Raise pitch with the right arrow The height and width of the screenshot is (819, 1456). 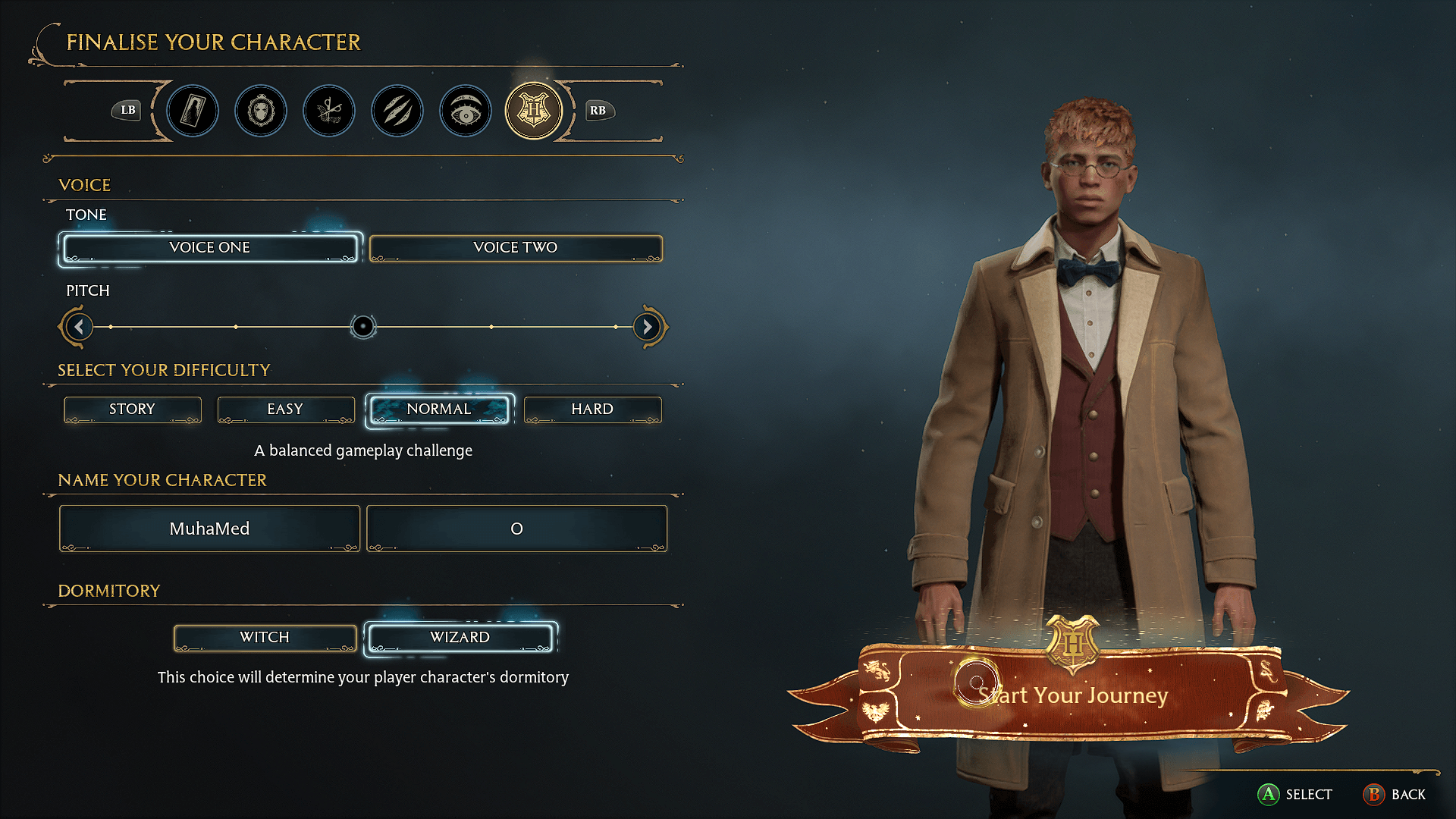pos(647,327)
